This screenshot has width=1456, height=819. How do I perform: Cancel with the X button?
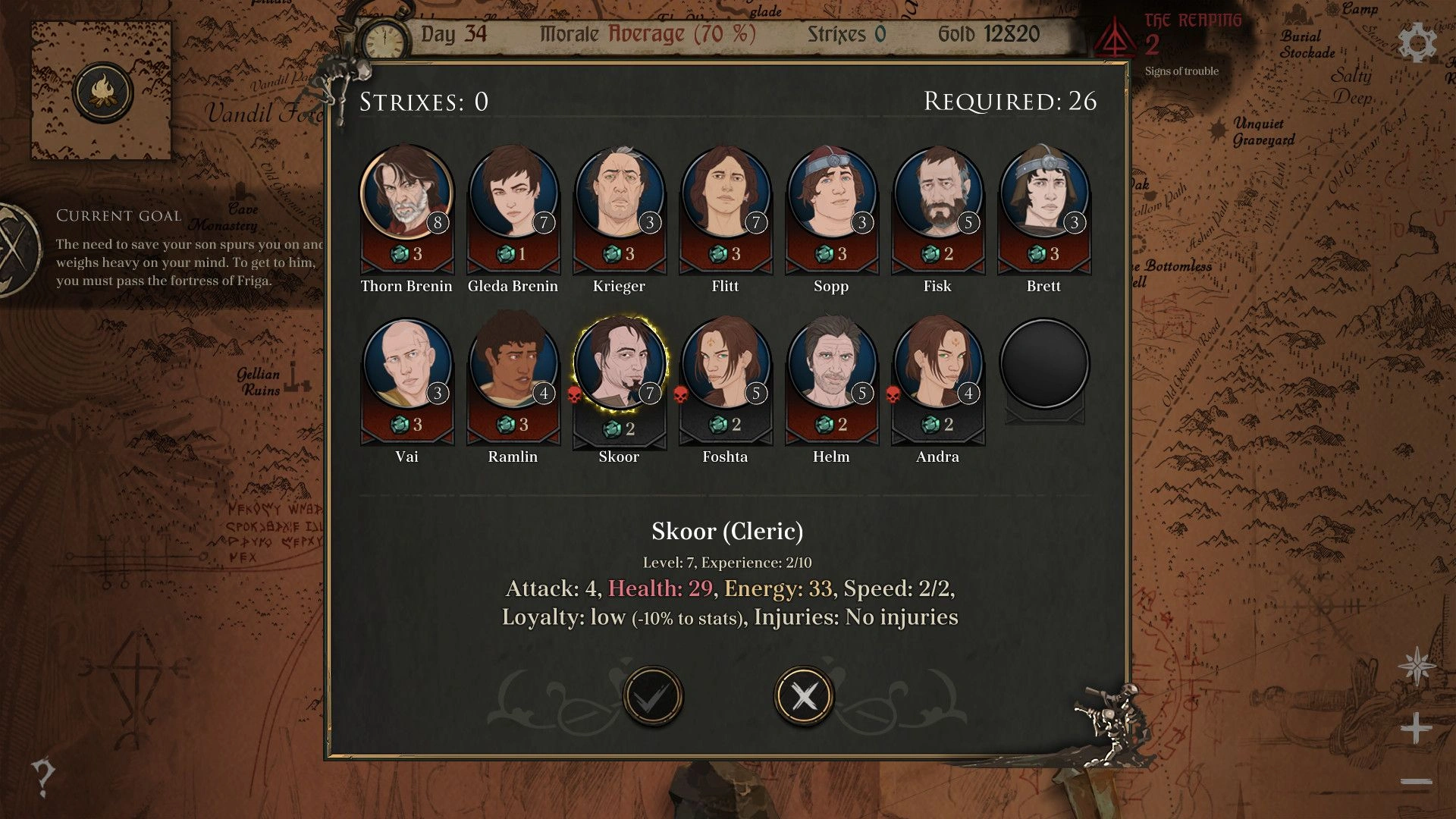coord(804,696)
